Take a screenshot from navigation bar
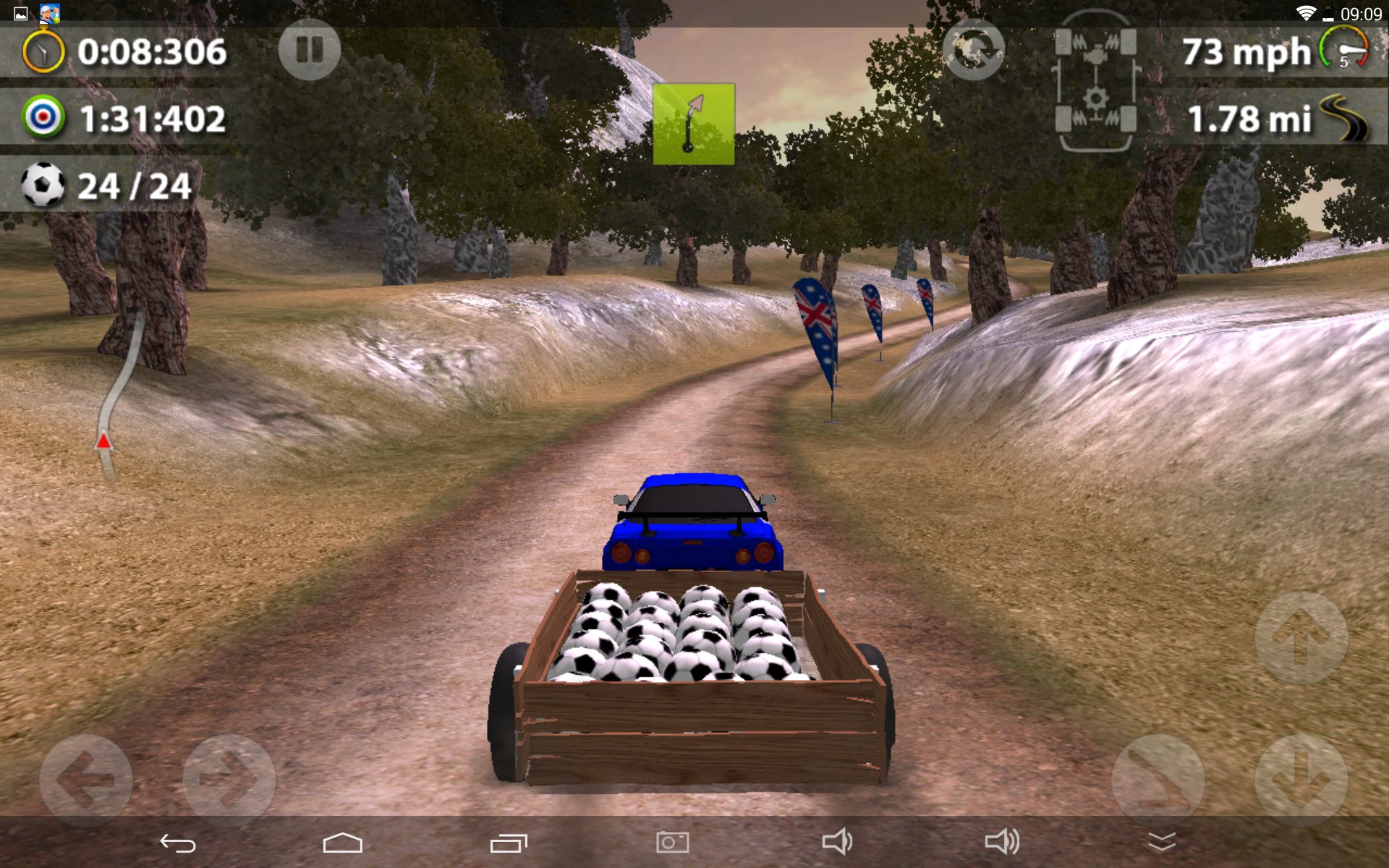Viewport: 1389px width, 868px height. click(x=673, y=843)
